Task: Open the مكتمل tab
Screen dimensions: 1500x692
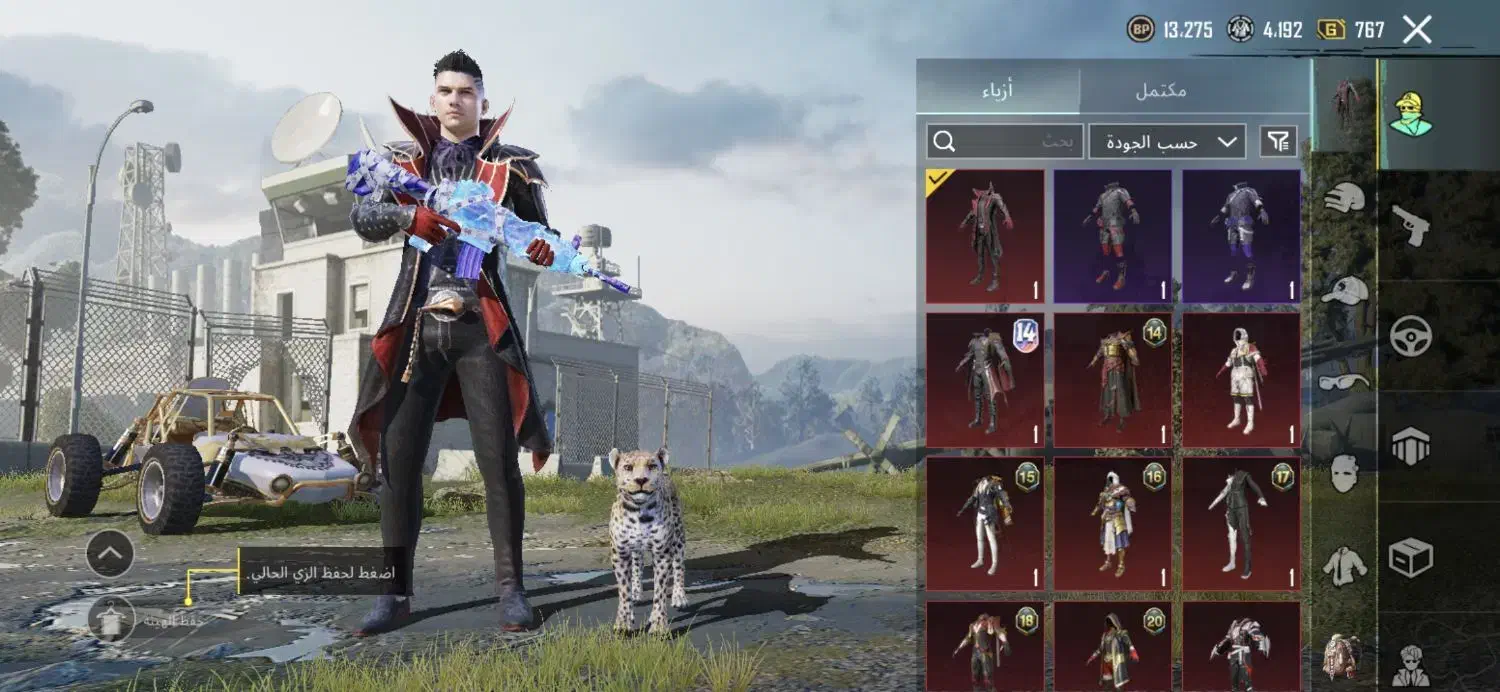Action: tap(1162, 90)
